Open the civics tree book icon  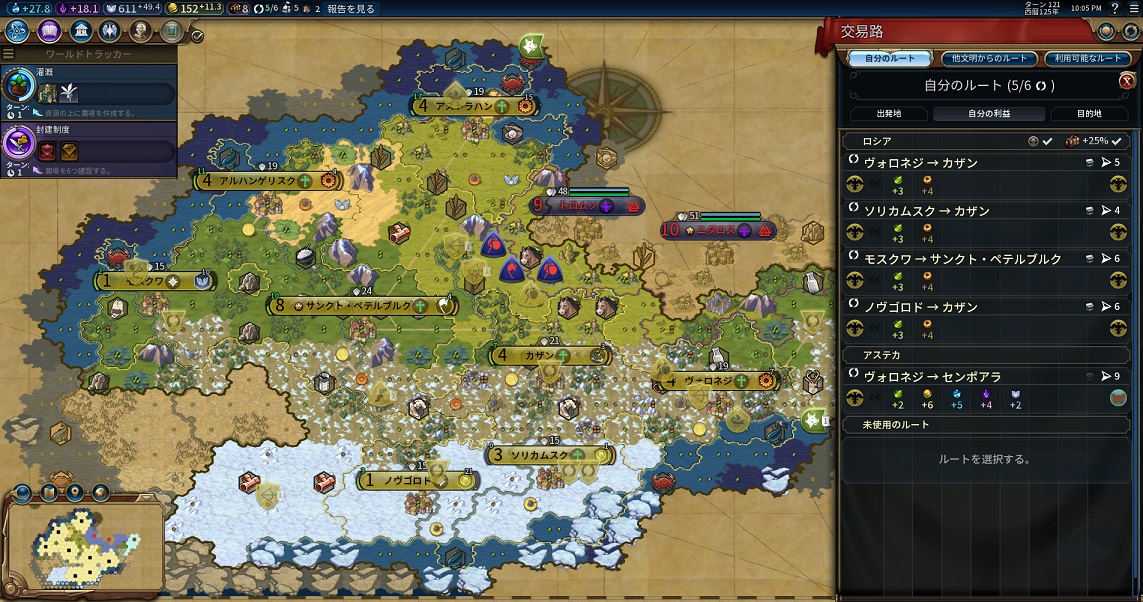tap(47, 31)
